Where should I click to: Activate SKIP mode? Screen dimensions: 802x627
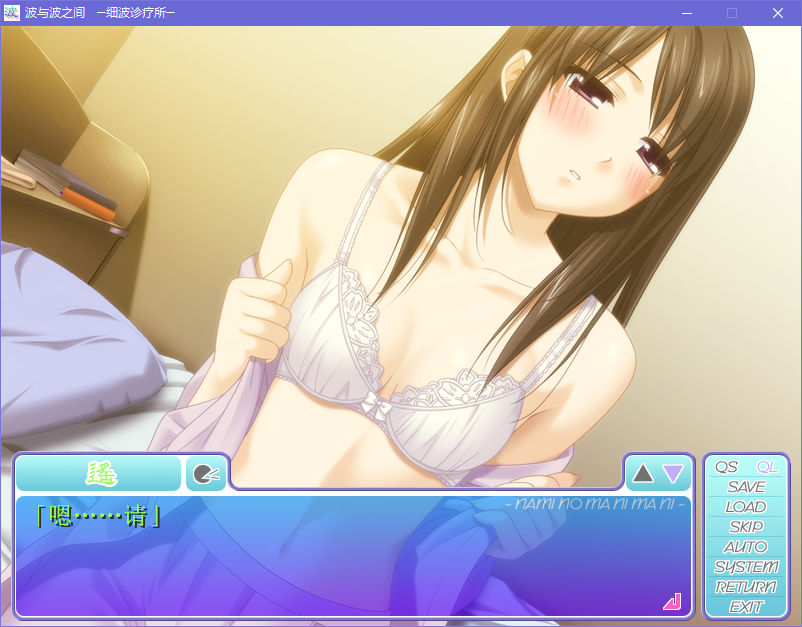[x=746, y=527]
